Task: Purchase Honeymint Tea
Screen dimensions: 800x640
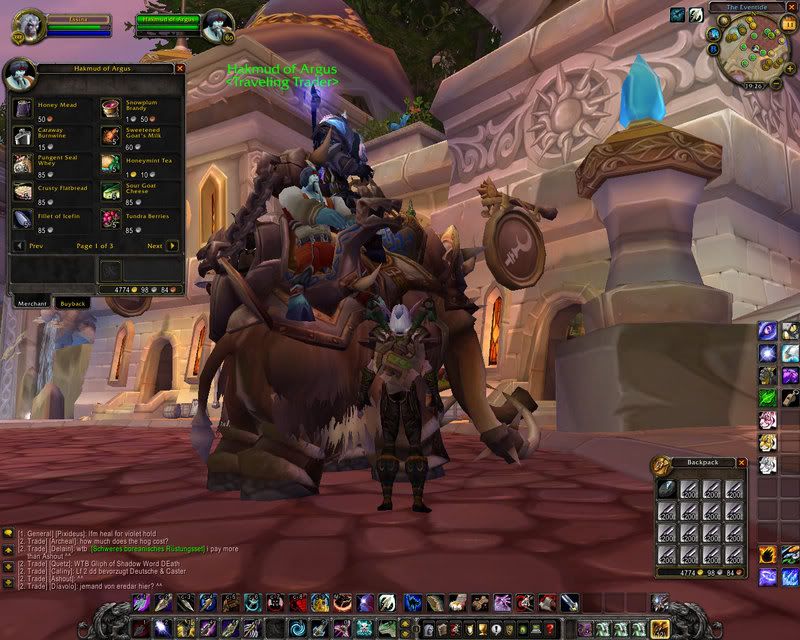Action: [x=110, y=164]
